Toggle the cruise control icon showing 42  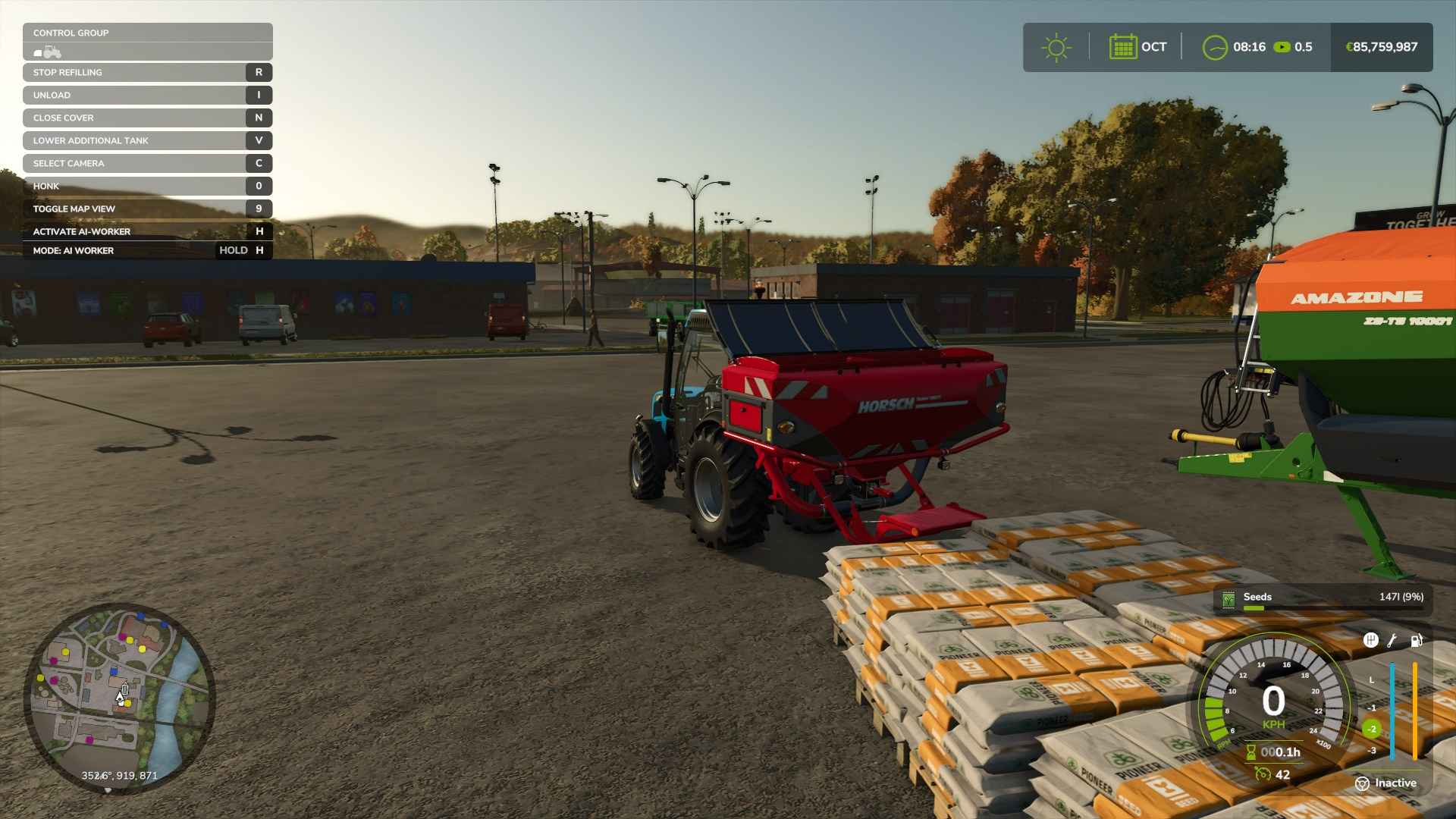(1263, 774)
